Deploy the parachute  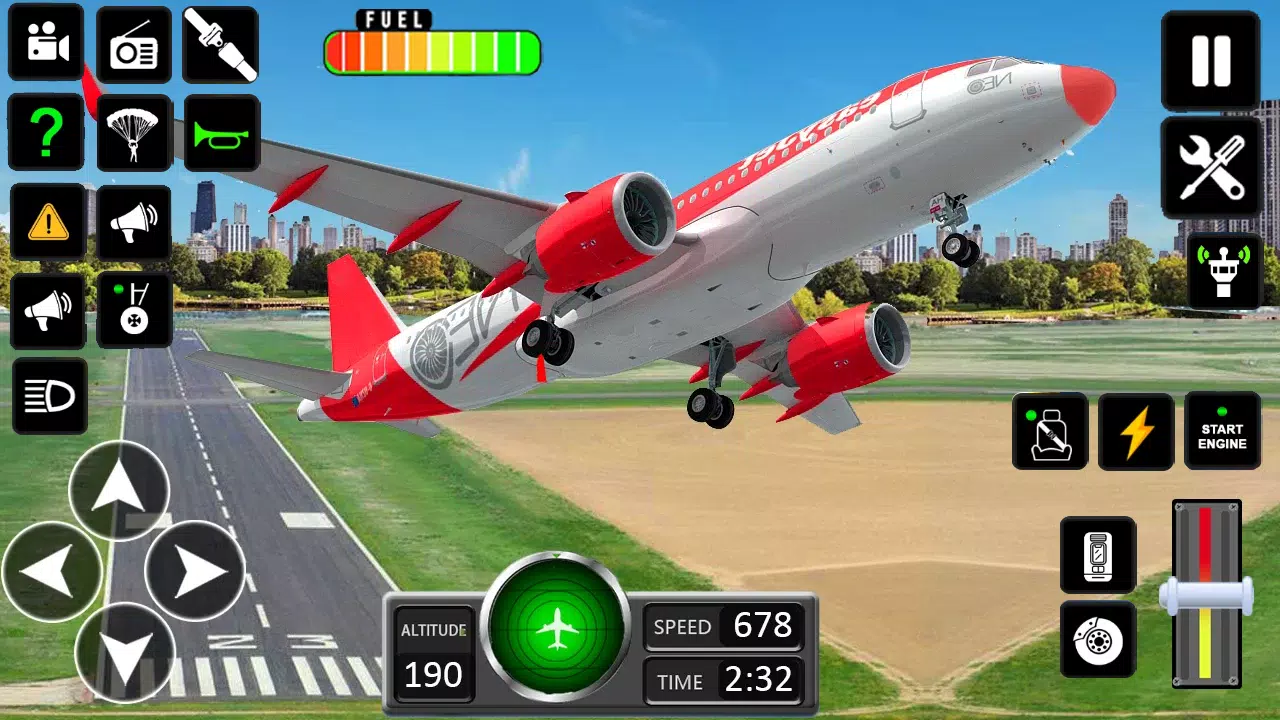(134, 133)
